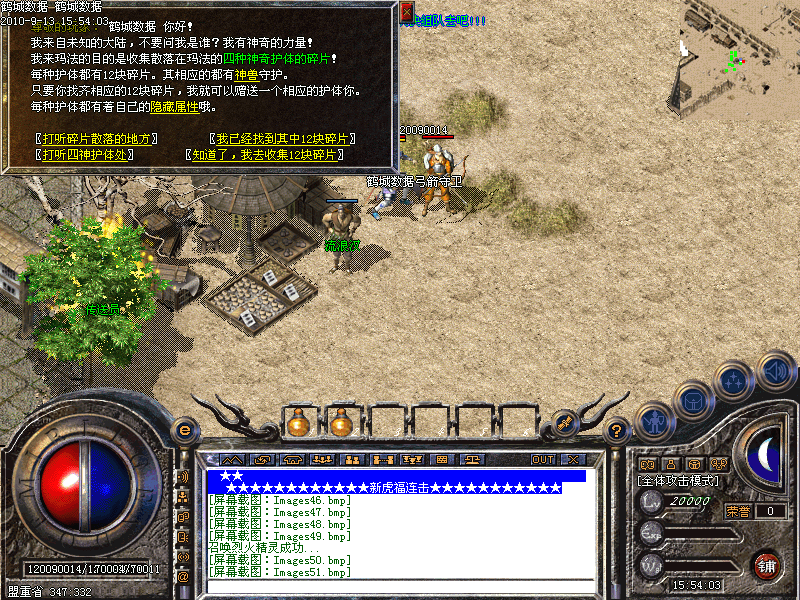Screen dimensions: 800x600
Task: Focus the chat text input line
Action: (400, 586)
